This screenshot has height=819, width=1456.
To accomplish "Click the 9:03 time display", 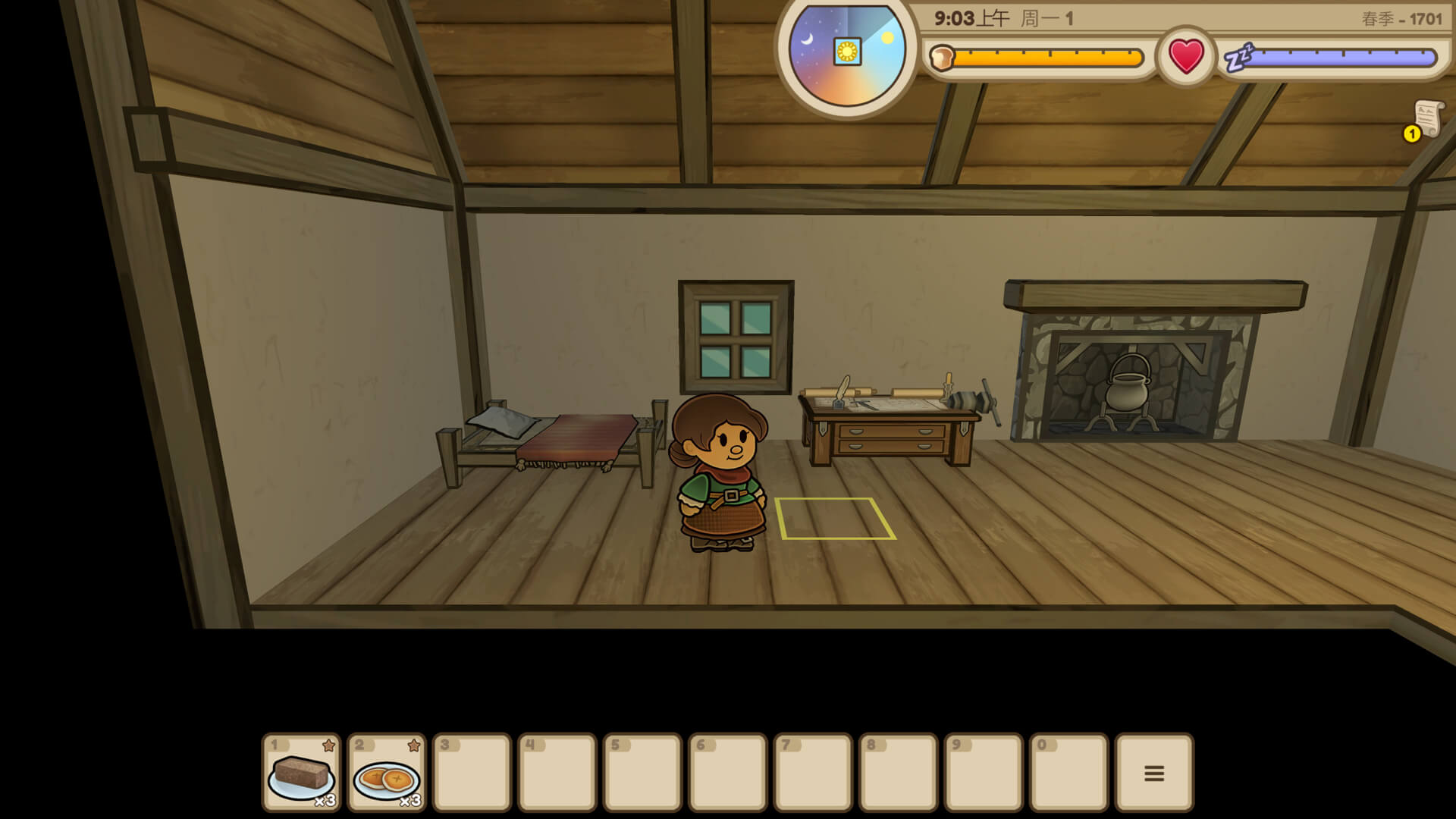I will click(x=955, y=15).
